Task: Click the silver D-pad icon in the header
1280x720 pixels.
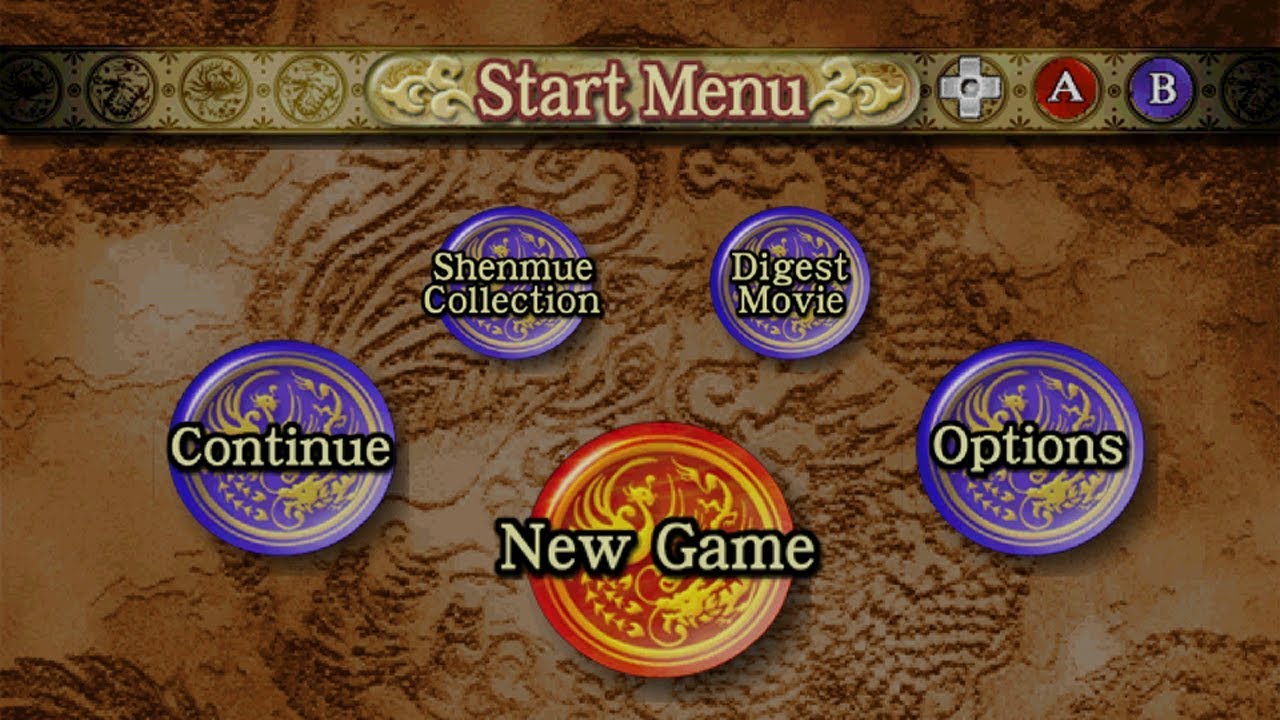Action: 967,89
